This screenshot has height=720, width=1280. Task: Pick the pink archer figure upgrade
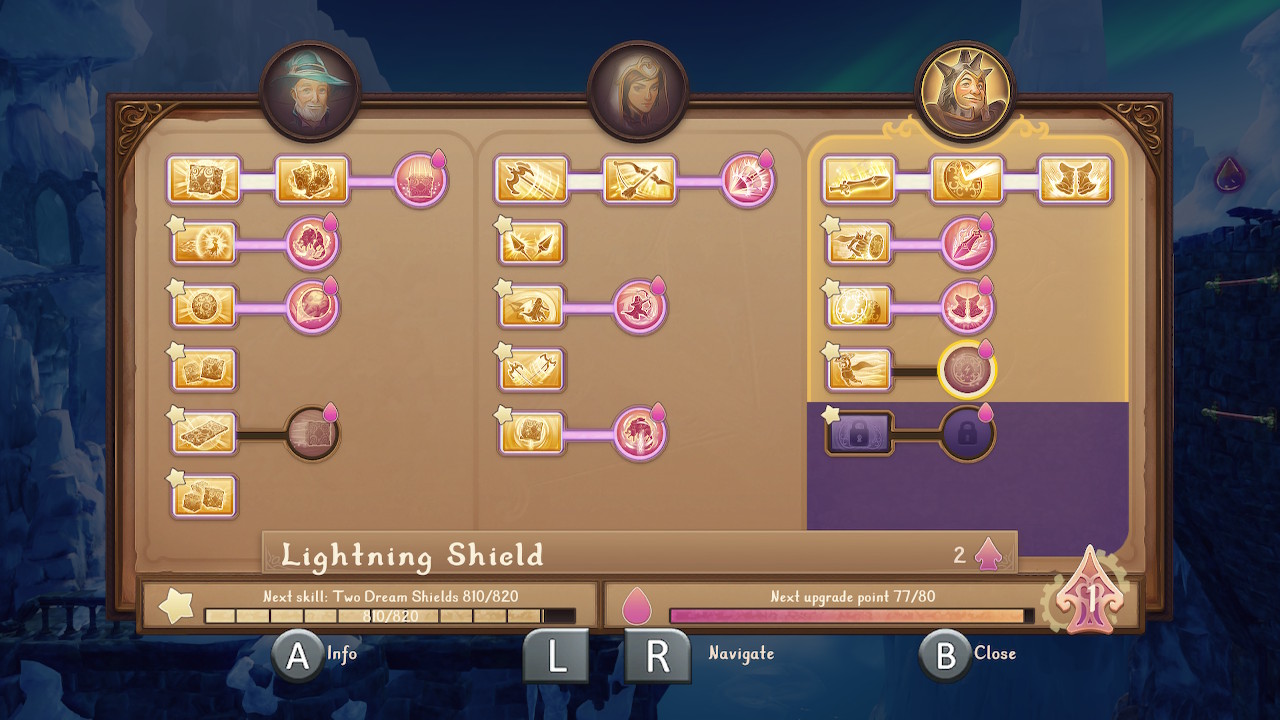[639, 306]
